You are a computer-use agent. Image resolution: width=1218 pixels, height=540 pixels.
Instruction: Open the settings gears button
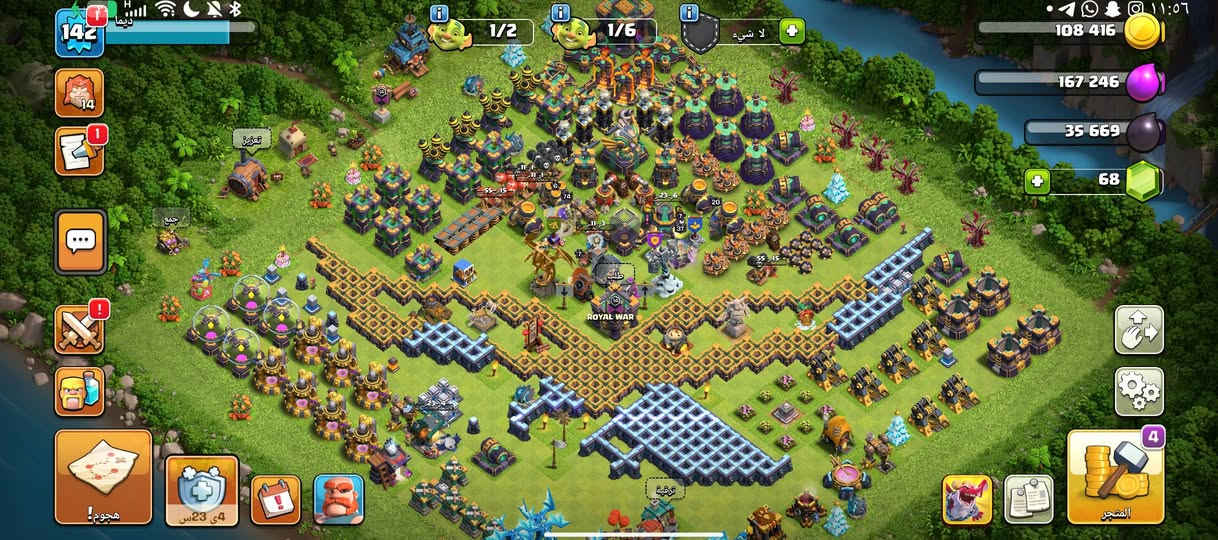click(x=1139, y=391)
